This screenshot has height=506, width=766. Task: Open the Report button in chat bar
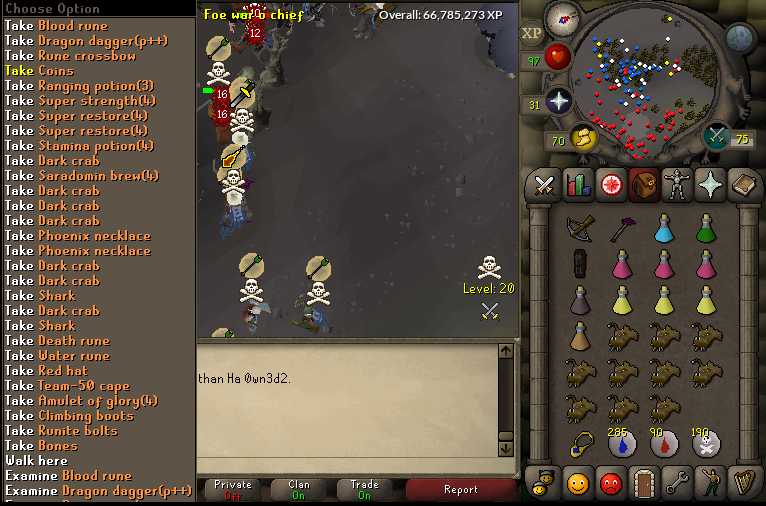pos(460,489)
